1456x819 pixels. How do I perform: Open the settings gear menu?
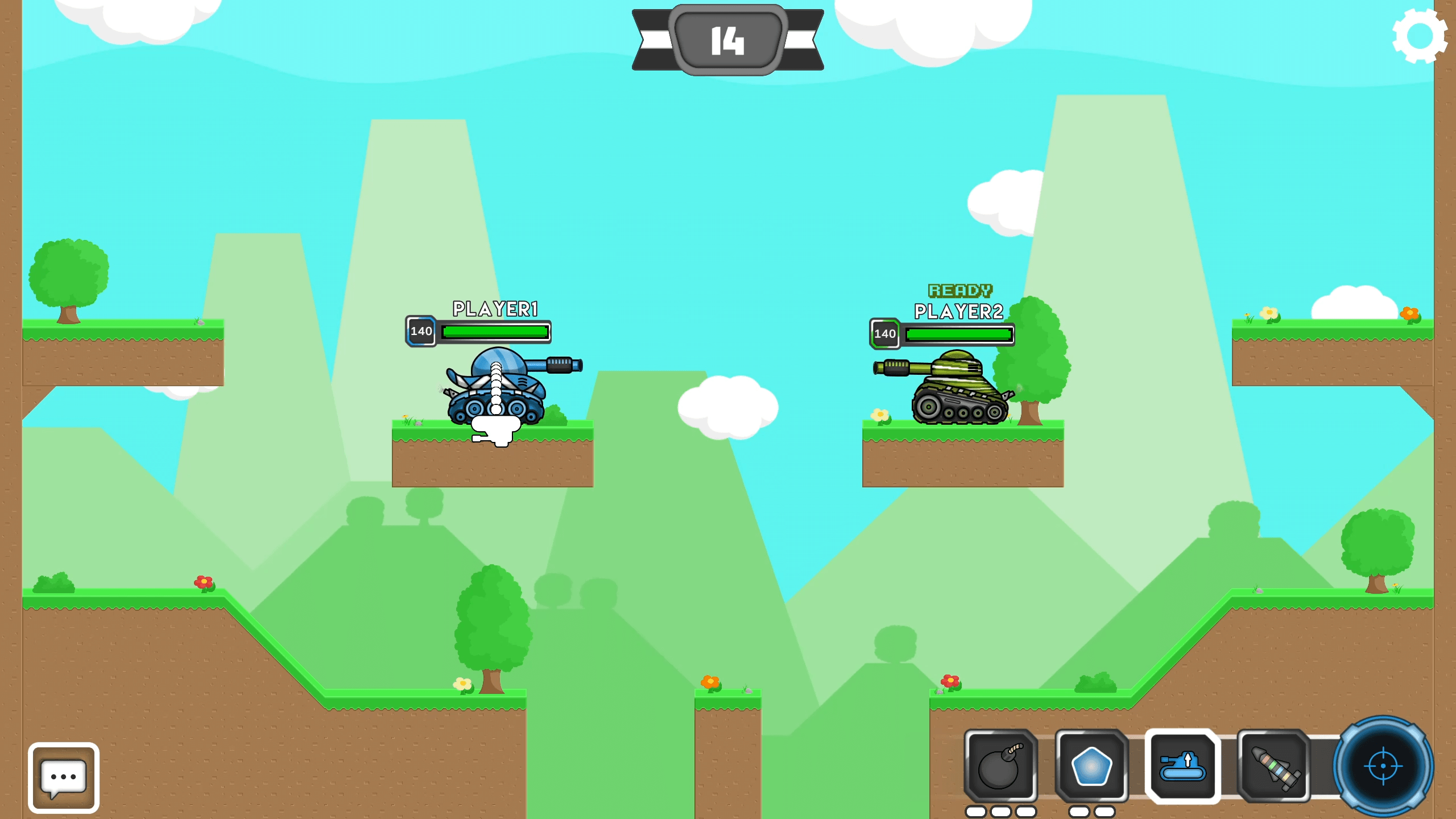[1420, 36]
